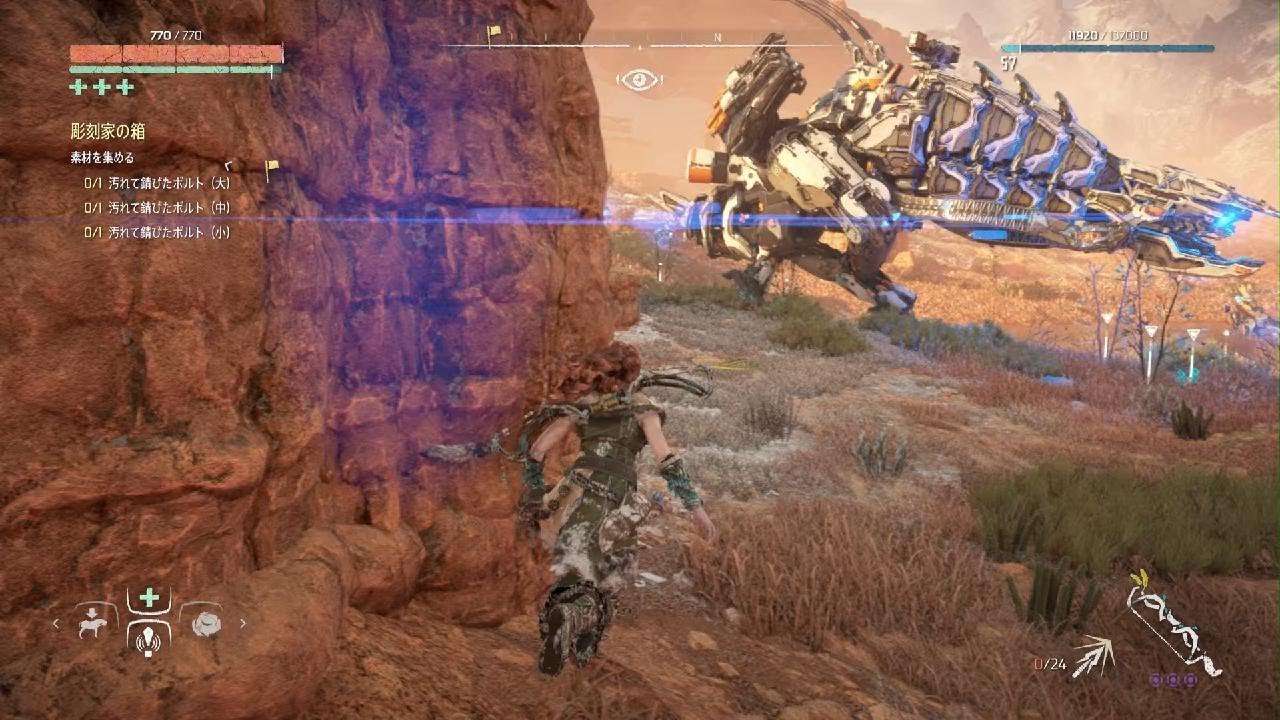Select the rock lure tool icon
1280x720 pixels.
coord(207,624)
